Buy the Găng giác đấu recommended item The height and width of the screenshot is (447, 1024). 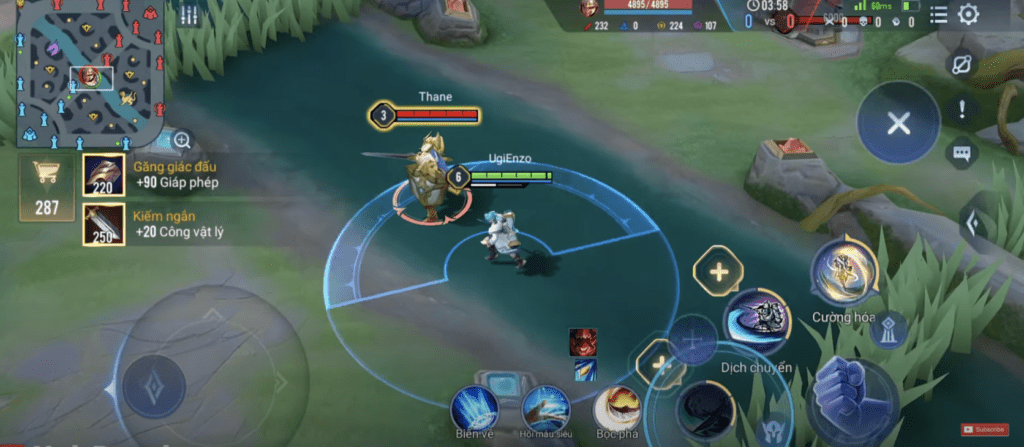pos(104,175)
